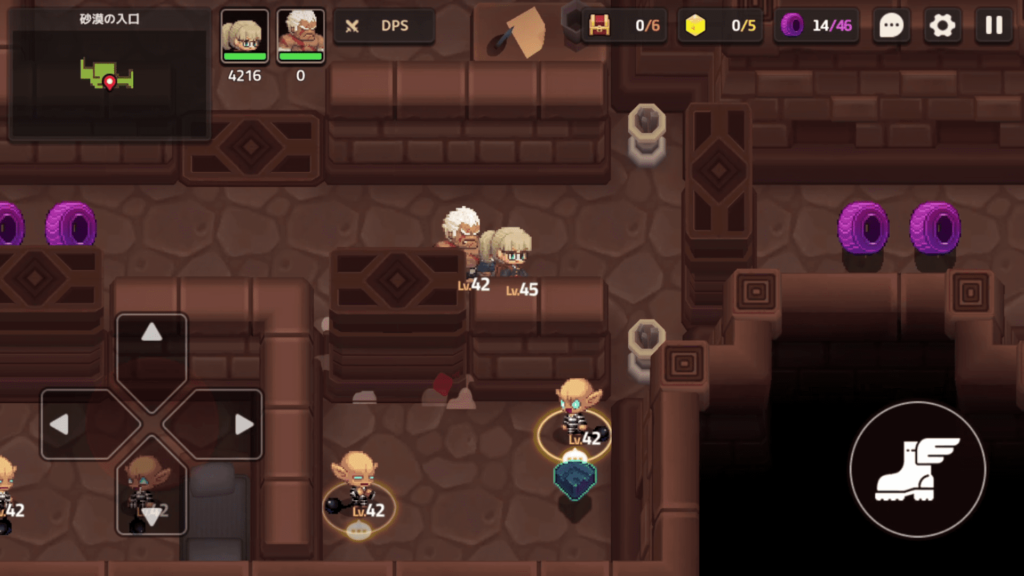Open the gear settings menu

[x=942, y=26]
